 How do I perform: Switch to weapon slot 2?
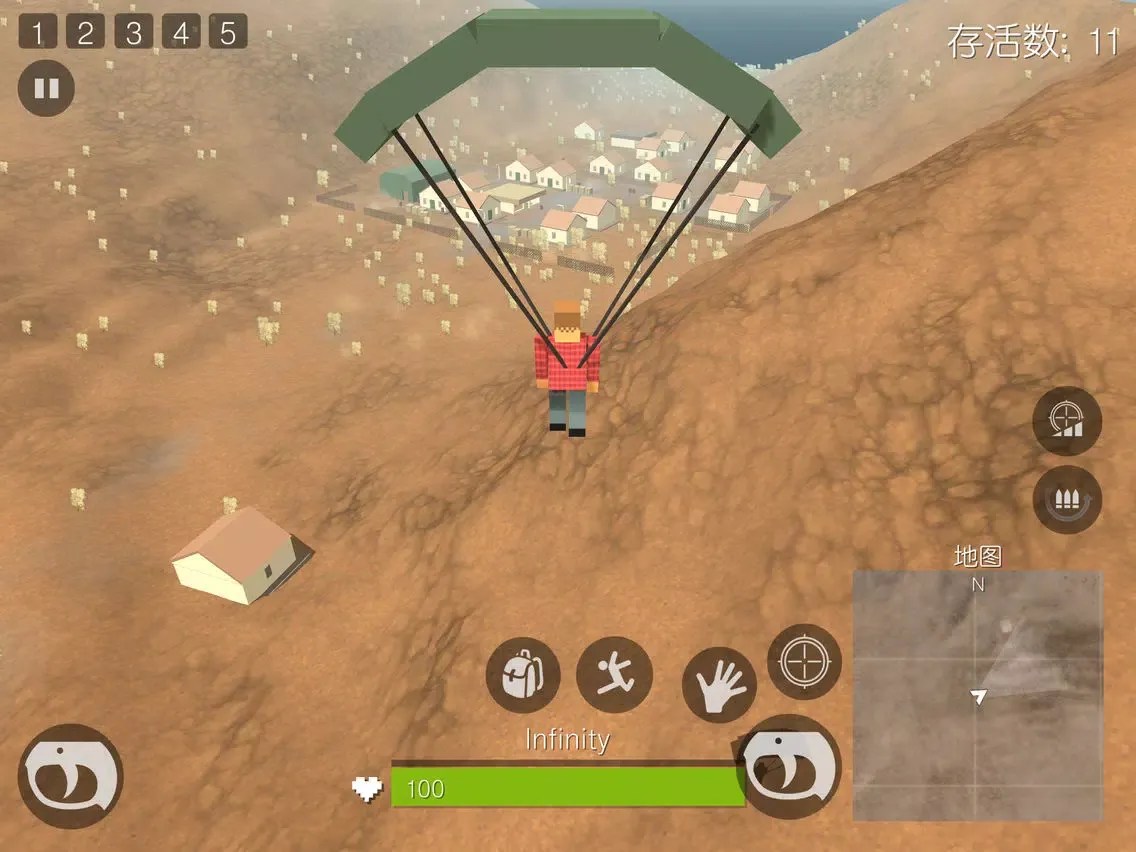(x=85, y=33)
